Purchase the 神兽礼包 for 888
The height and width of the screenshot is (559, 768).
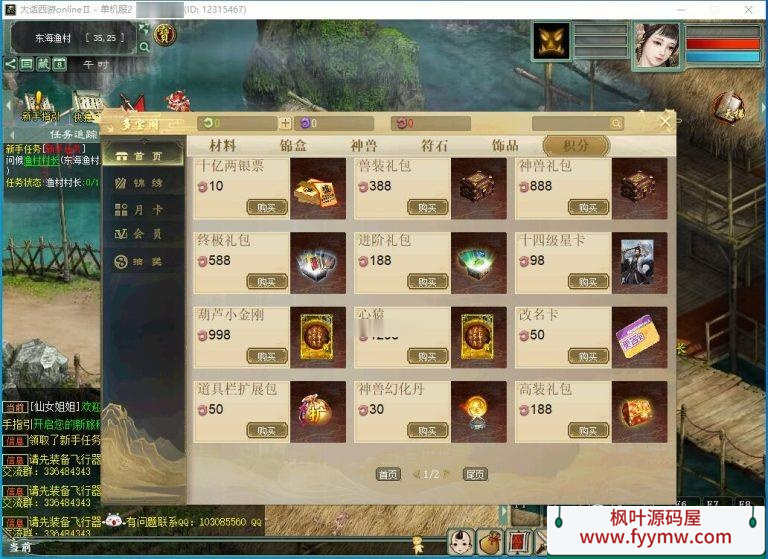[x=588, y=207]
